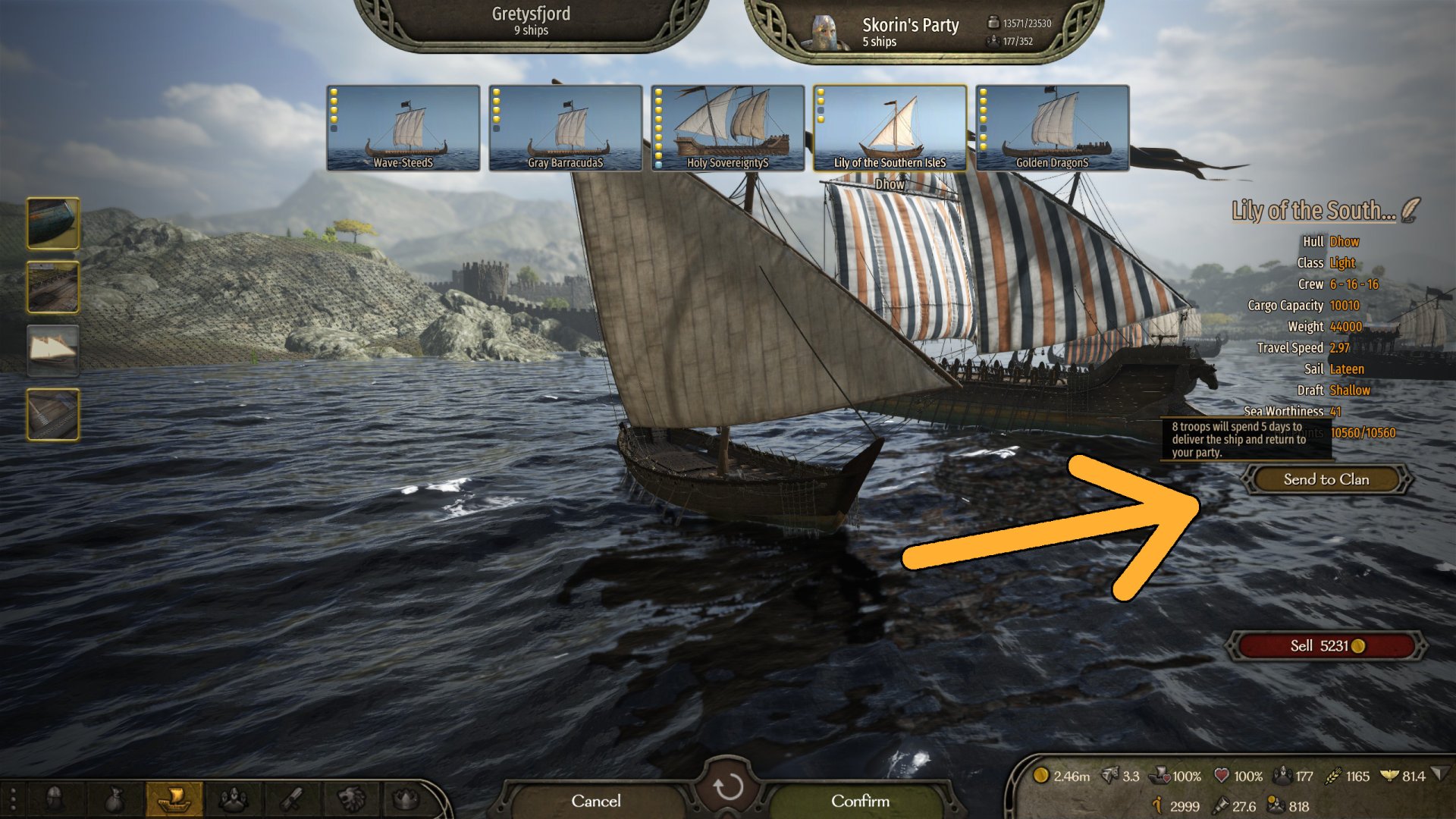Select the Gray Barracuda ship card

click(x=565, y=127)
